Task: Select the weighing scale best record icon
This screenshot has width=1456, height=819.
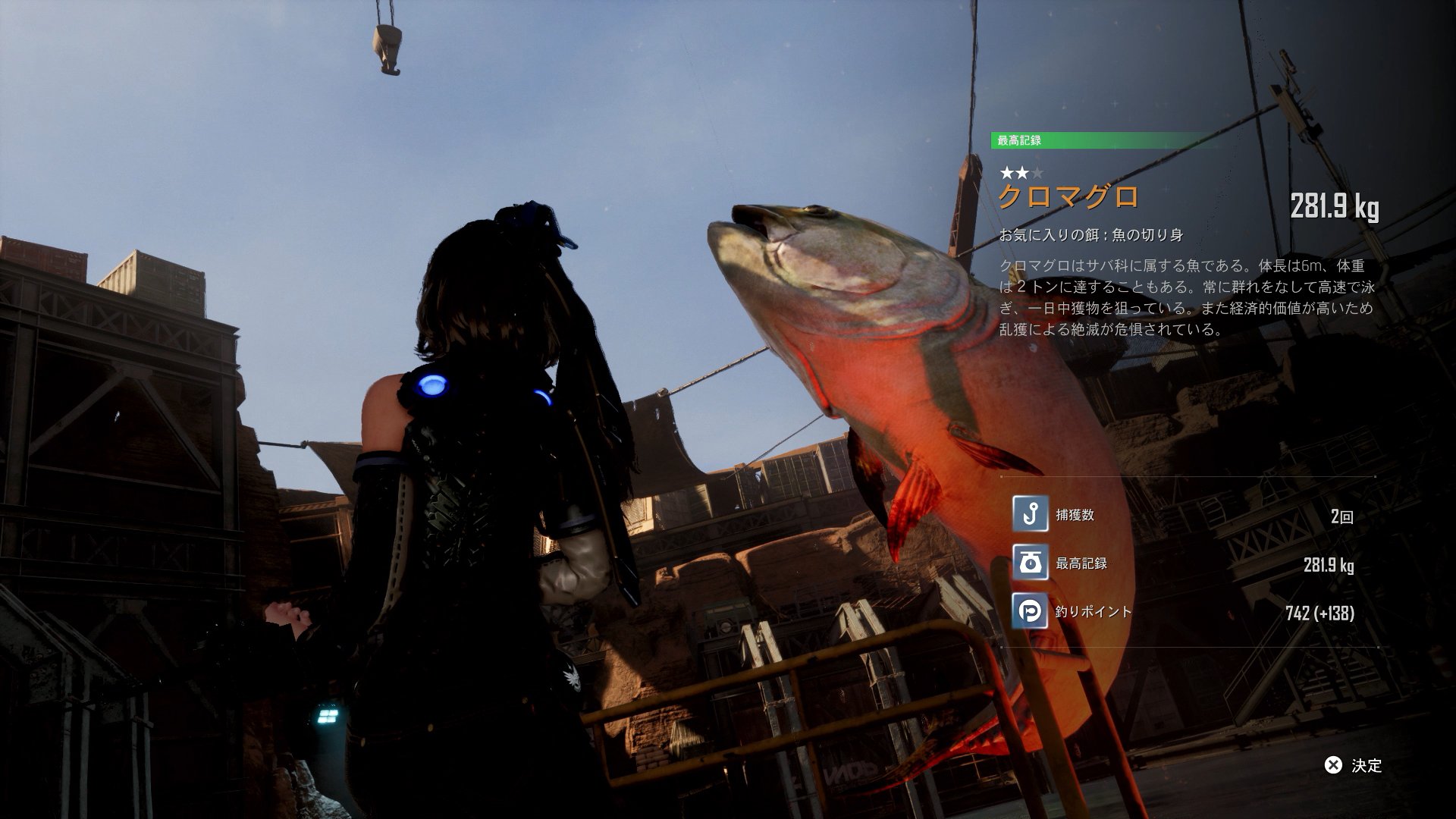Action: [x=1030, y=563]
